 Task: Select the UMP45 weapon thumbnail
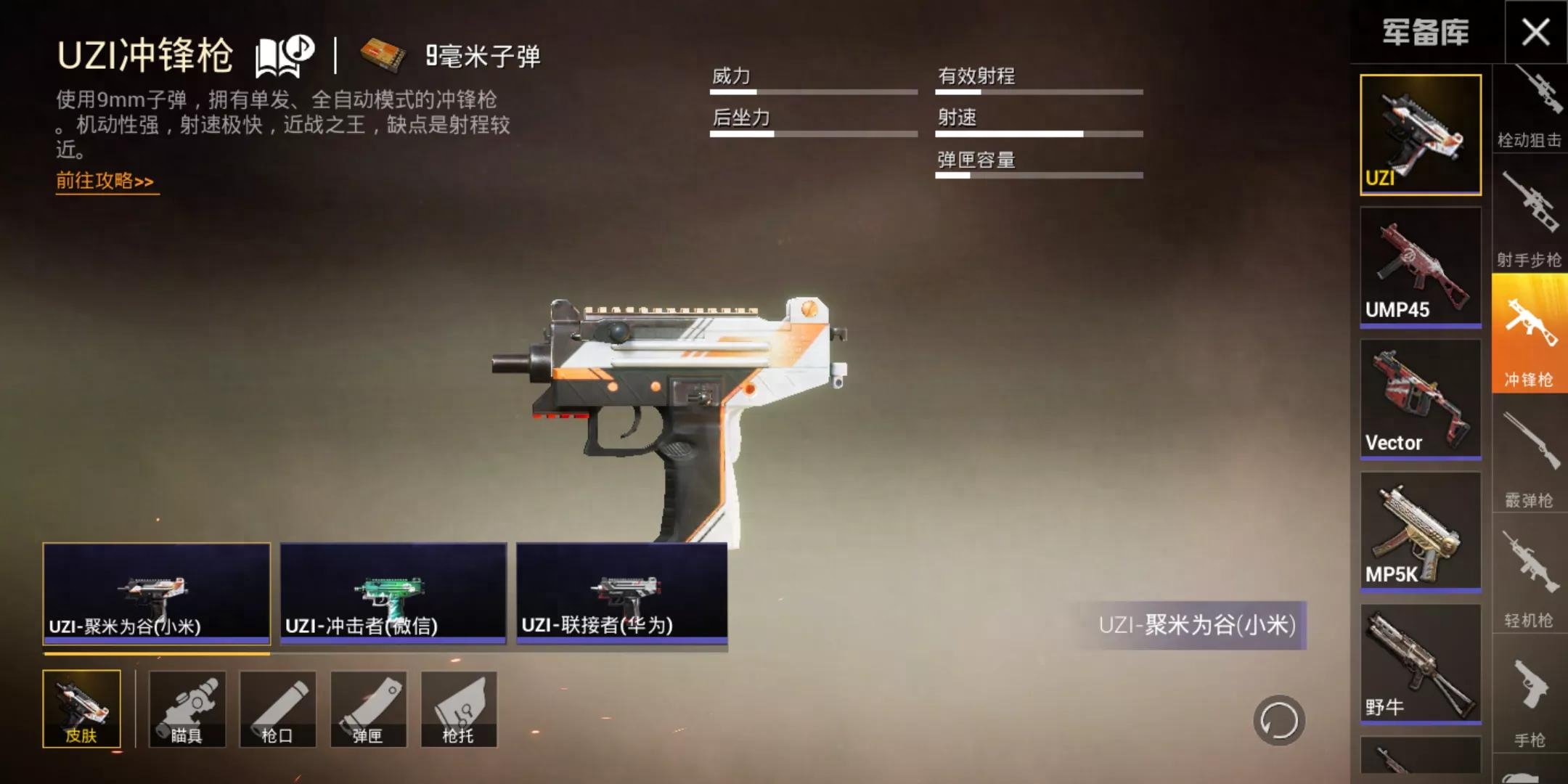[1420, 266]
